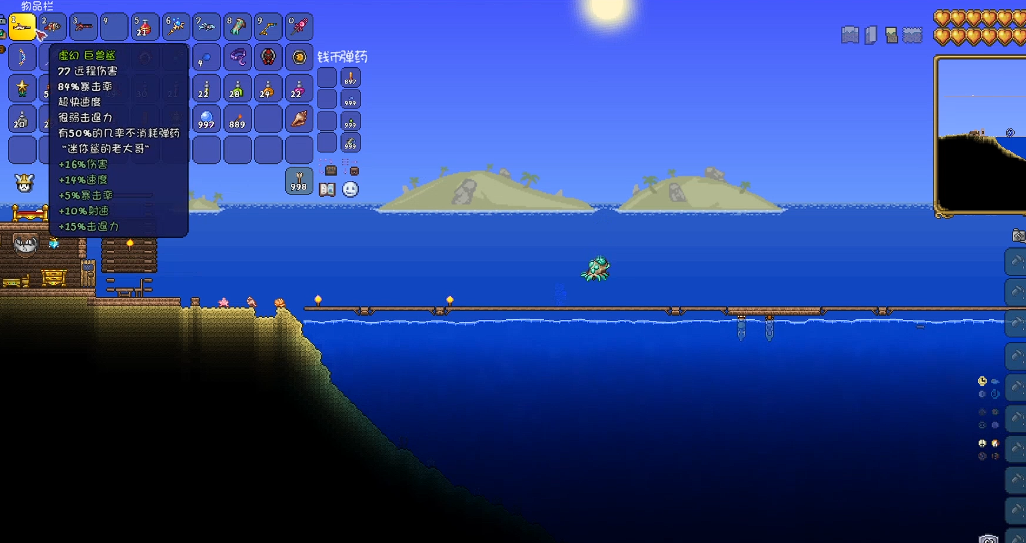Select the Megashark in the first hotbar slot

click(x=22, y=27)
